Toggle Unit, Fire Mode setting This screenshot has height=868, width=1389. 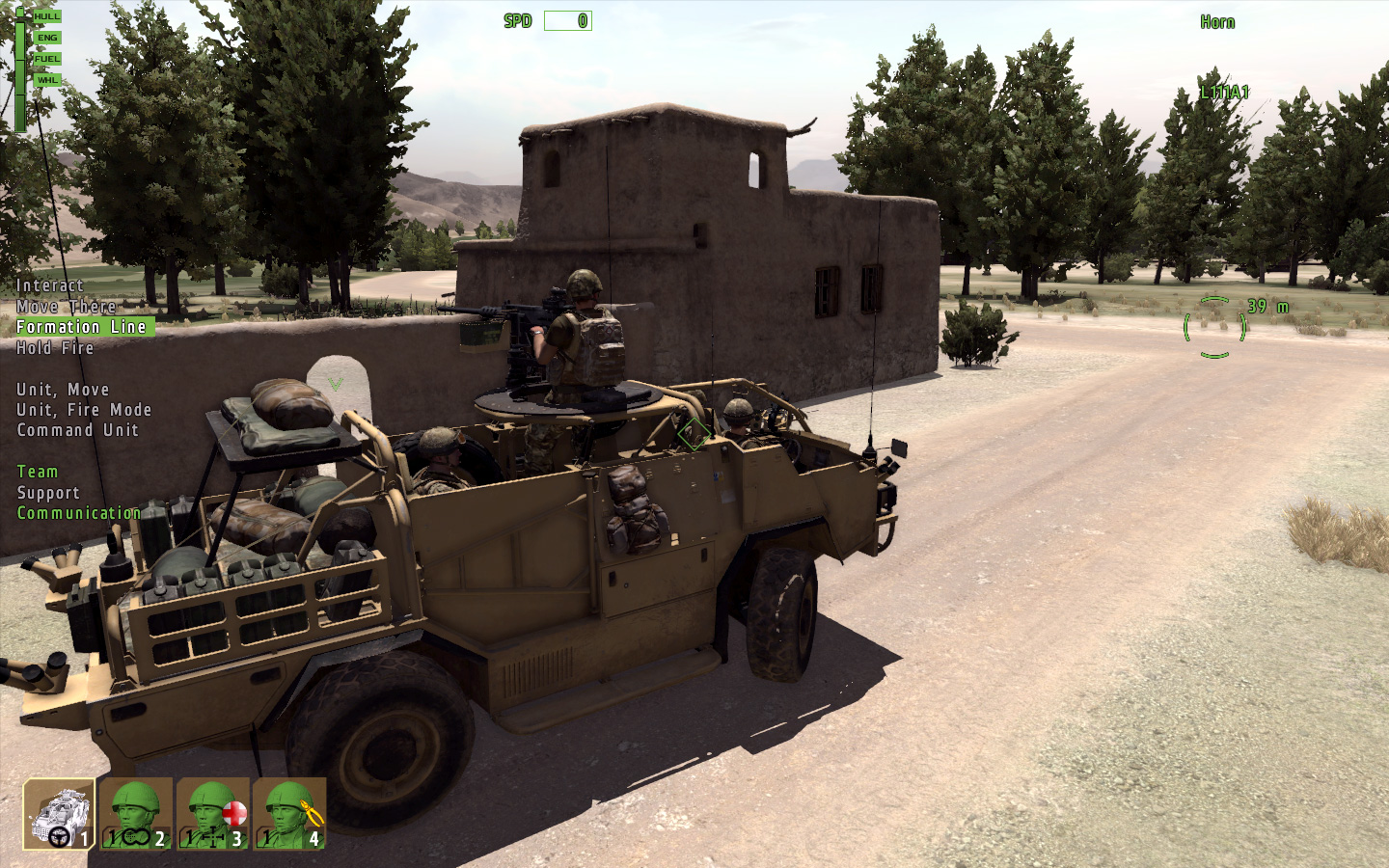[82, 409]
